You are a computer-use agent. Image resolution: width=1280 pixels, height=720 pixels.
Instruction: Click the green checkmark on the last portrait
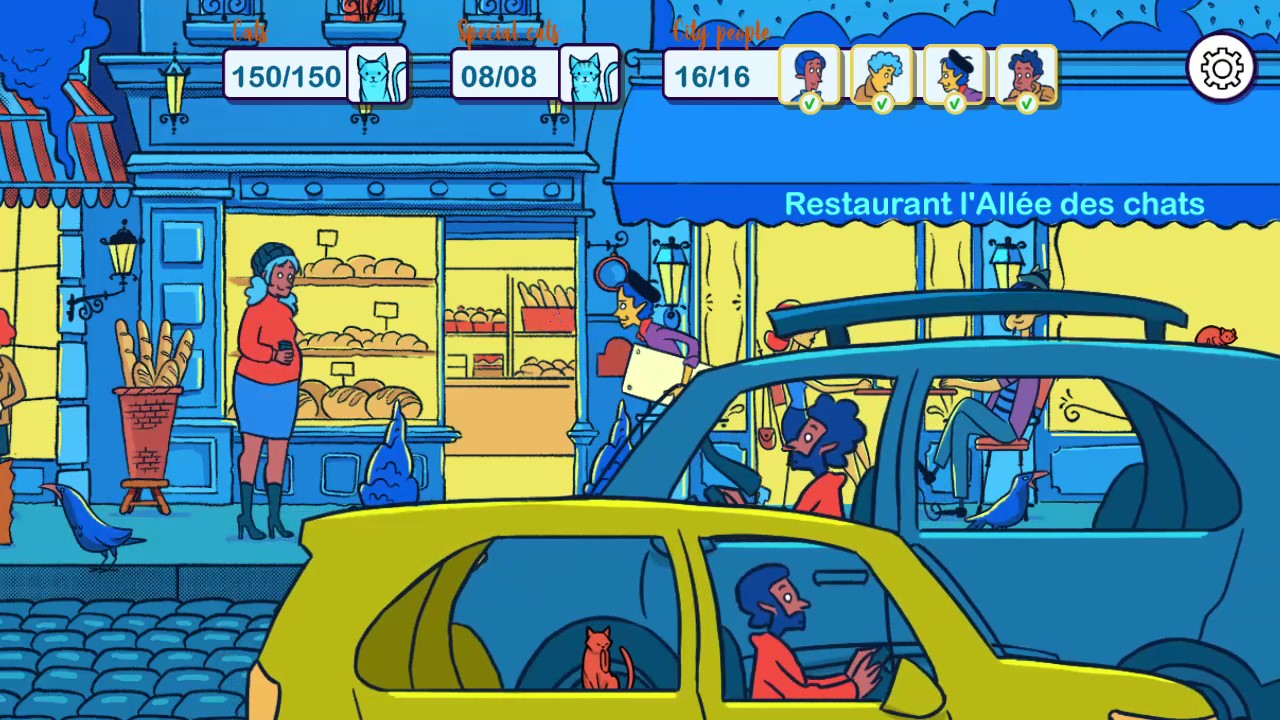click(1029, 103)
